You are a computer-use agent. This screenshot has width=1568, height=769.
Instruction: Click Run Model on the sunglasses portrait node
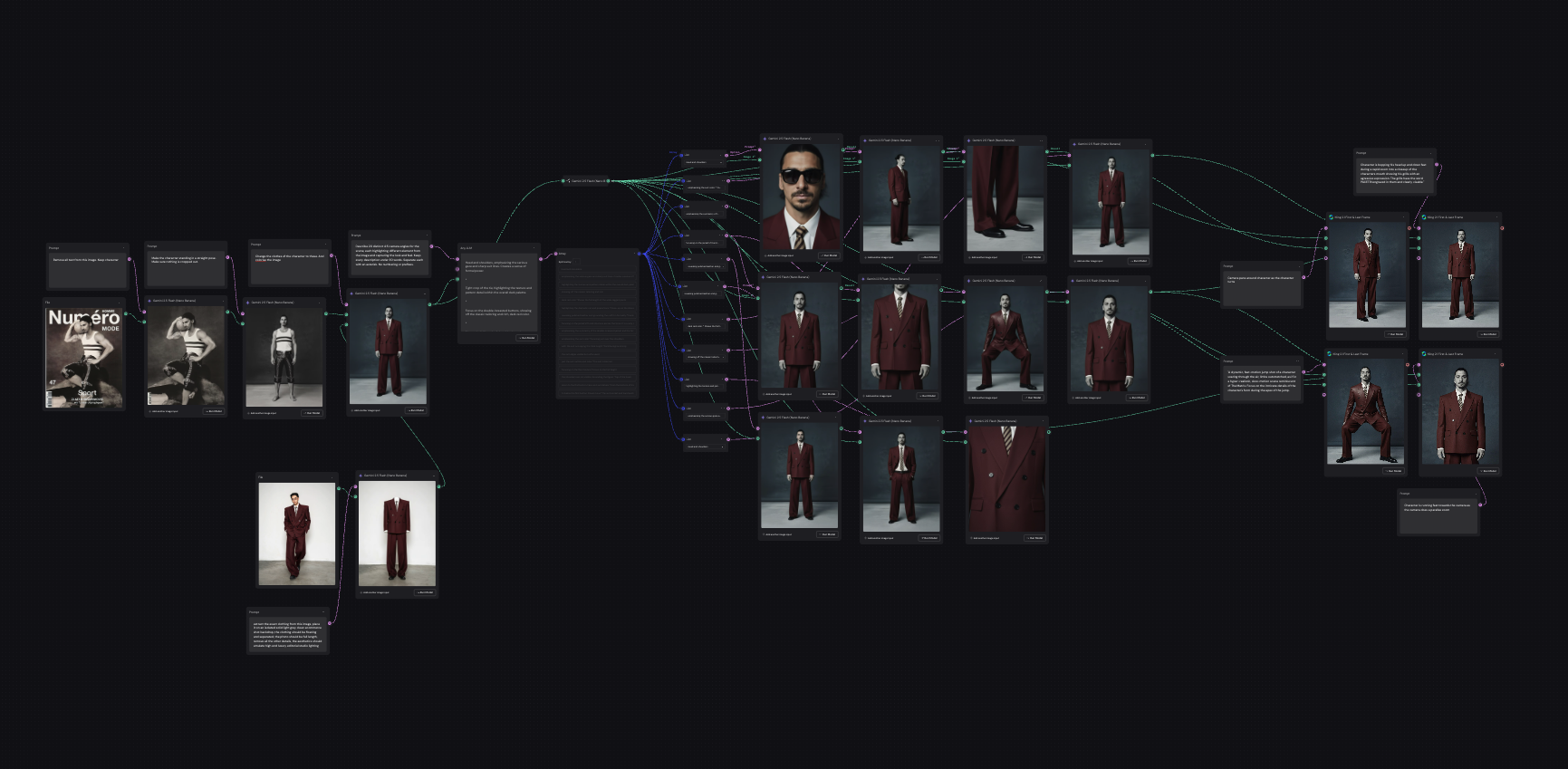832,255
